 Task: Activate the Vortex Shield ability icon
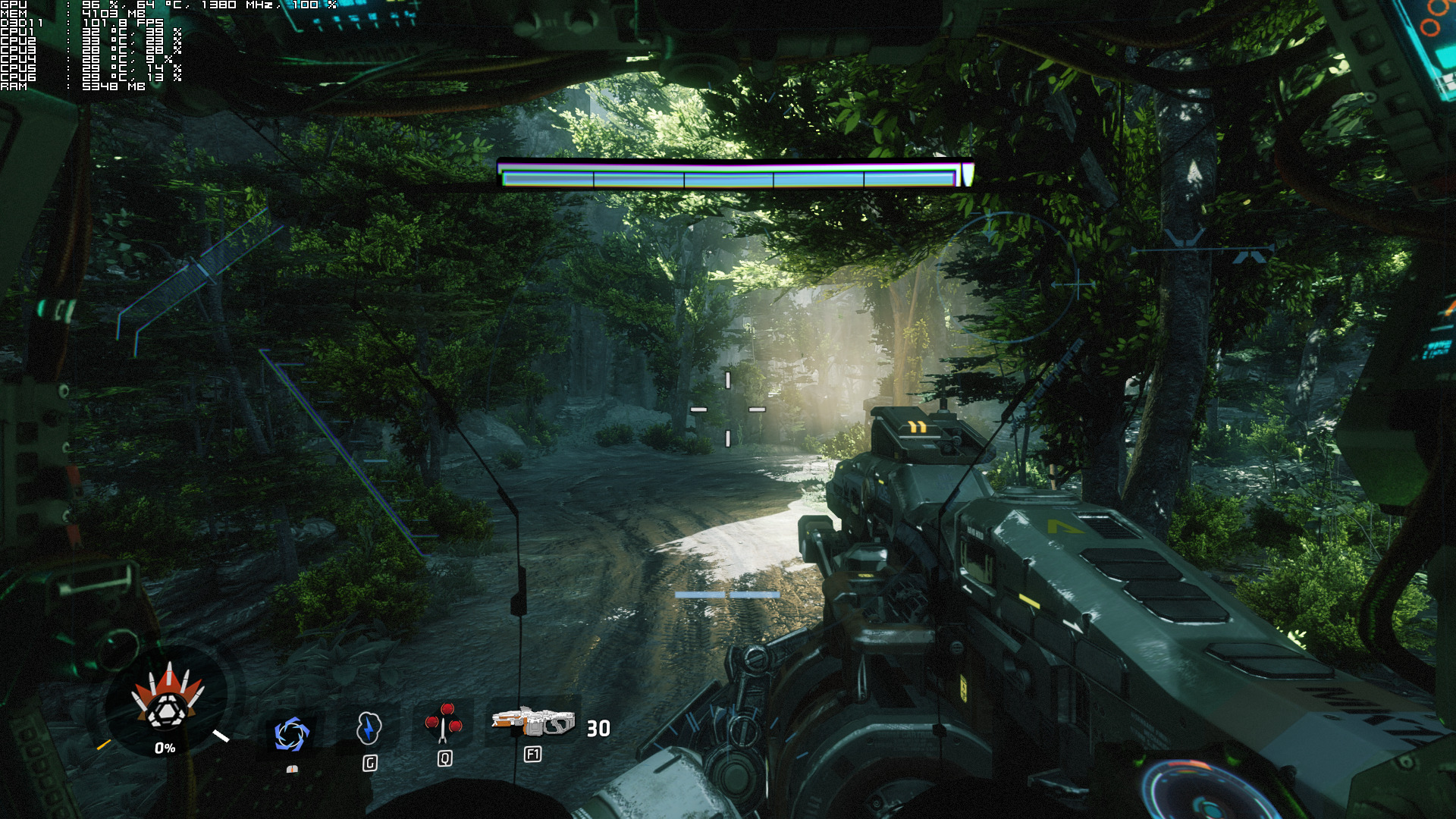click(291, 734)
